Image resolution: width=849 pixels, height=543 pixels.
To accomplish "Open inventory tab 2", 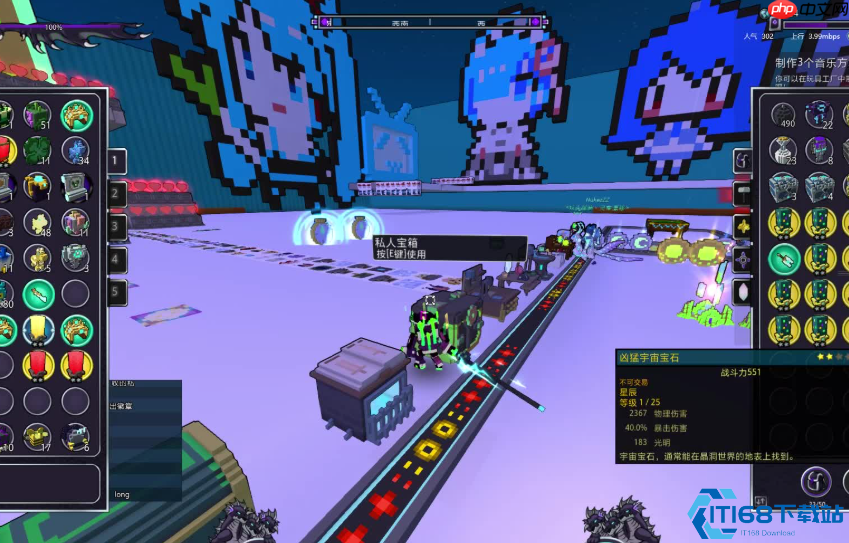I will (117, 194).
